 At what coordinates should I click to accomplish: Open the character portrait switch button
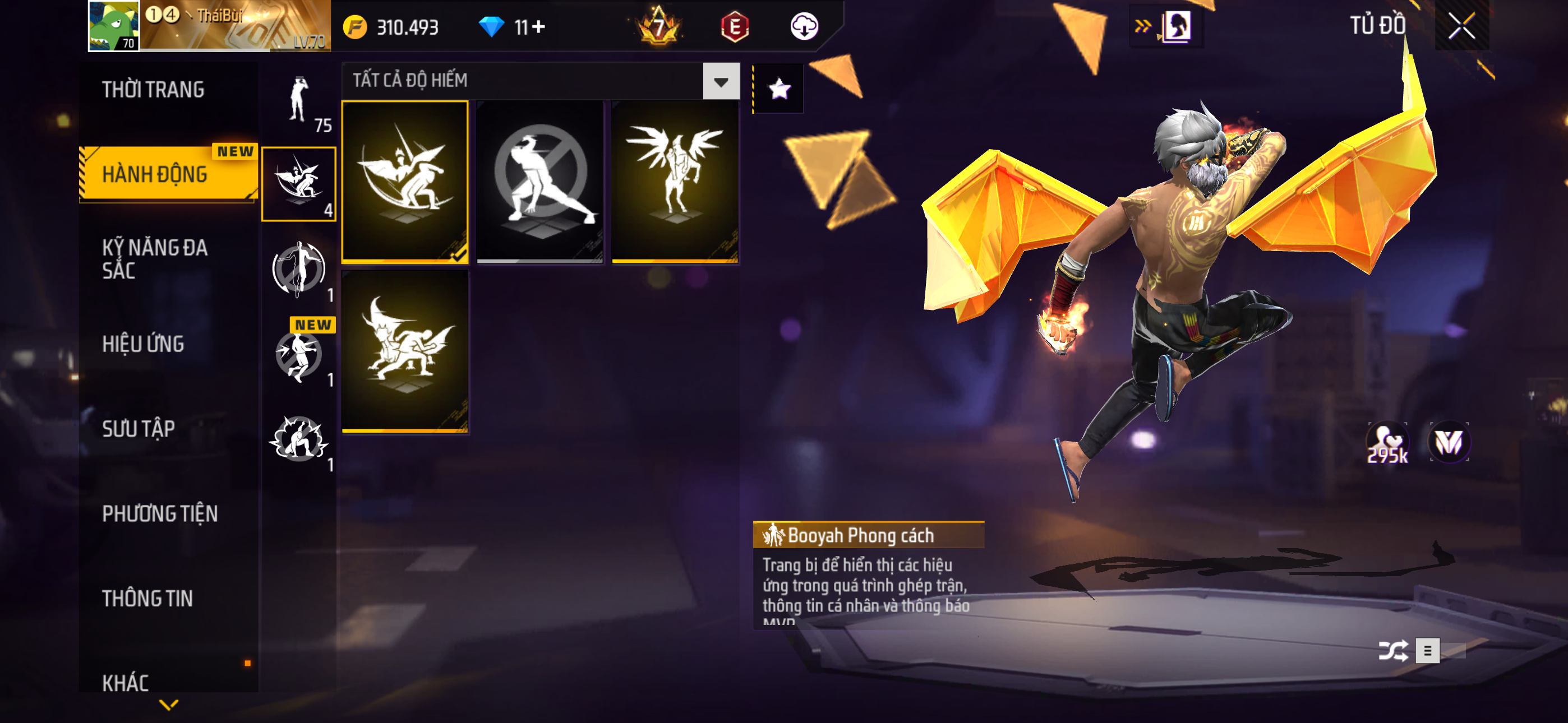pos(1176,27)
